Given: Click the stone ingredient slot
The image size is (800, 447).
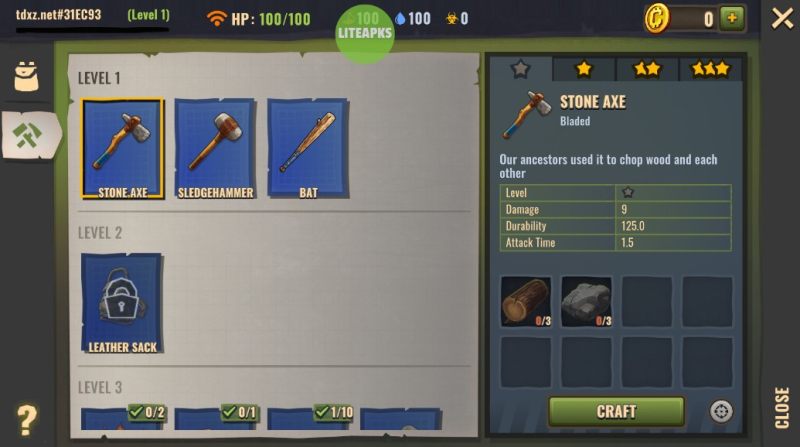Looking at the screenshot, I should click(586, 301).
